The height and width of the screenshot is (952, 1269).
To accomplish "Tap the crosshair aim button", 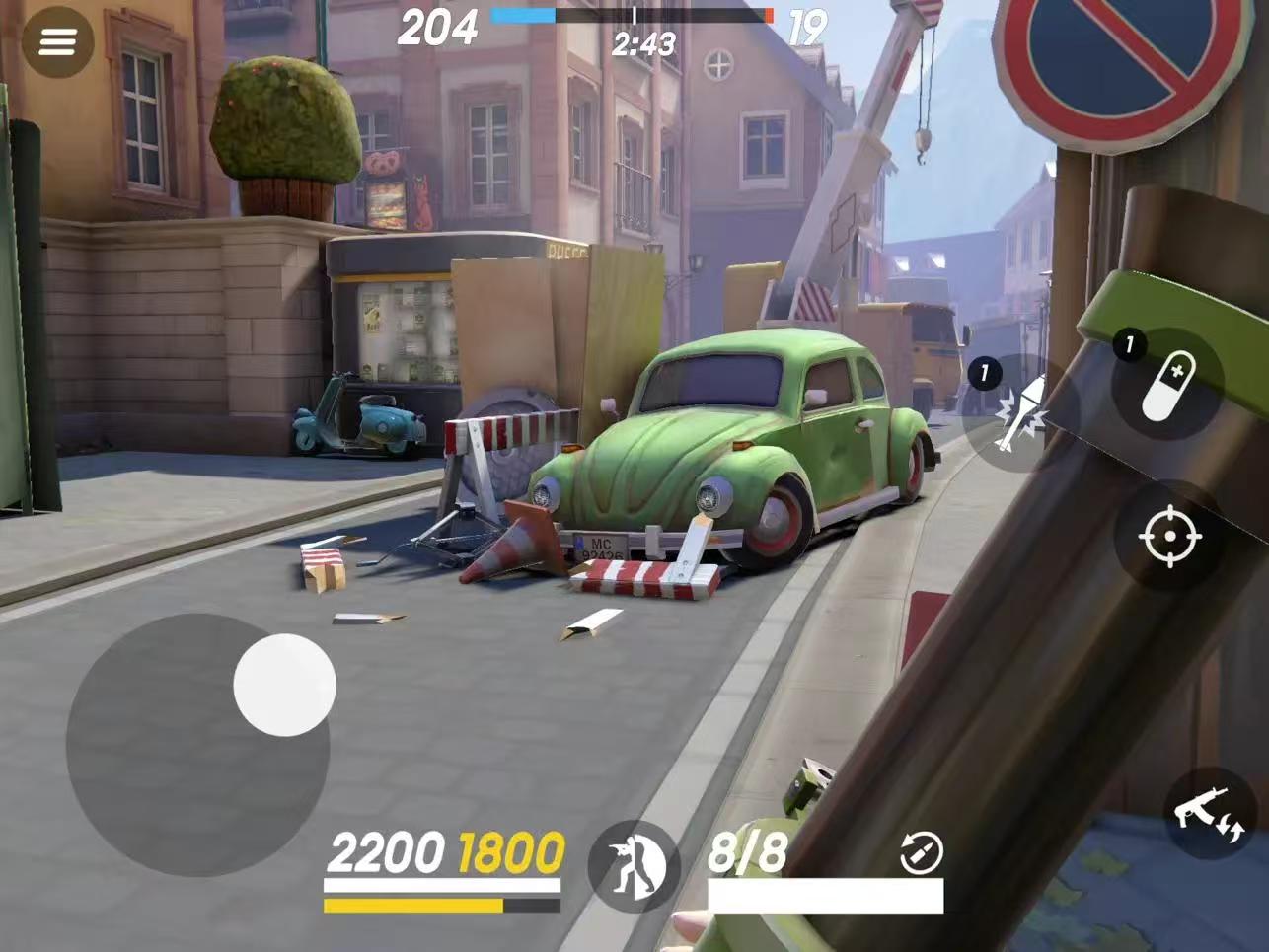I will pos(1170,537).
